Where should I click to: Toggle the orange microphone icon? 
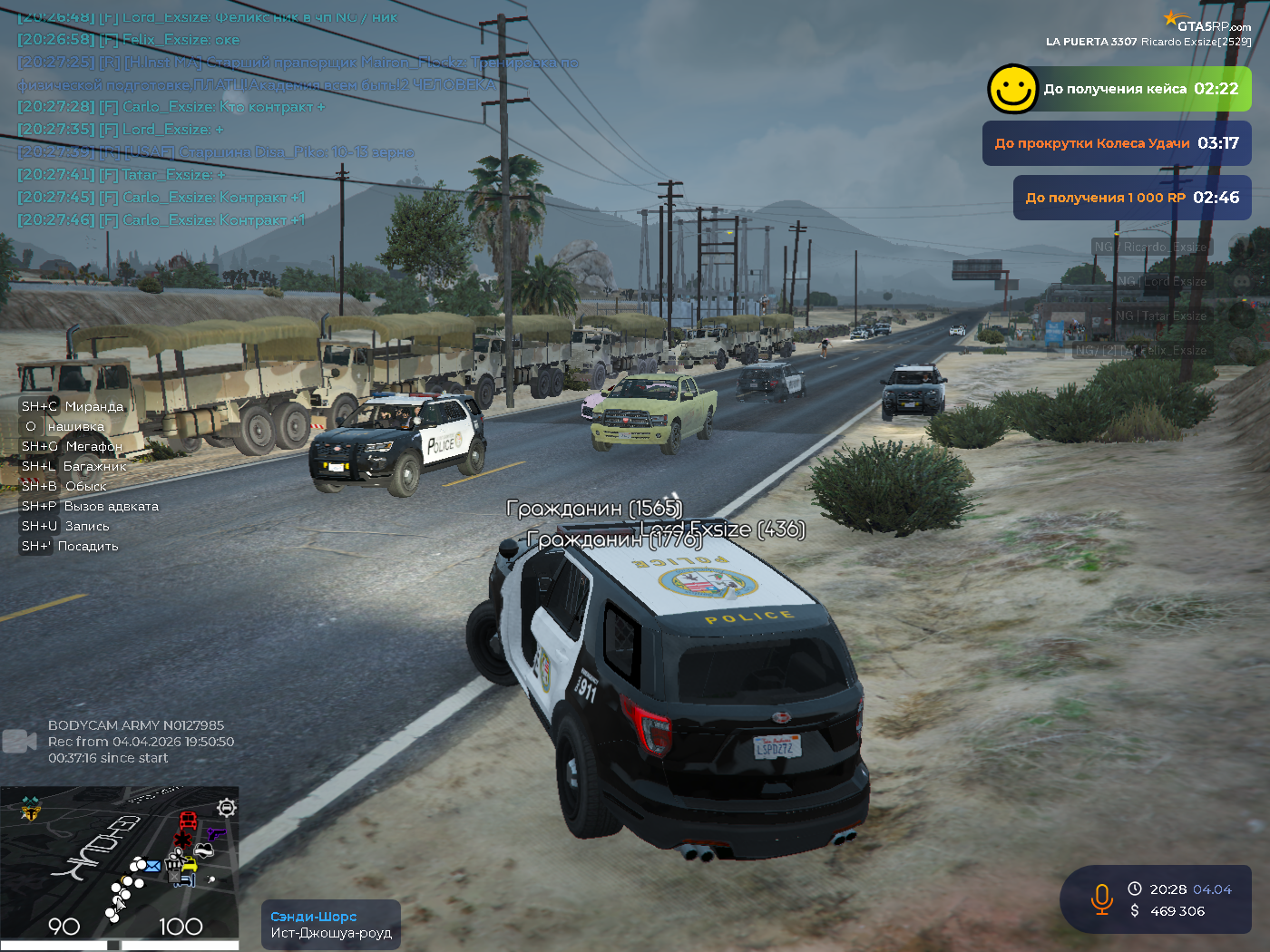1101,899
